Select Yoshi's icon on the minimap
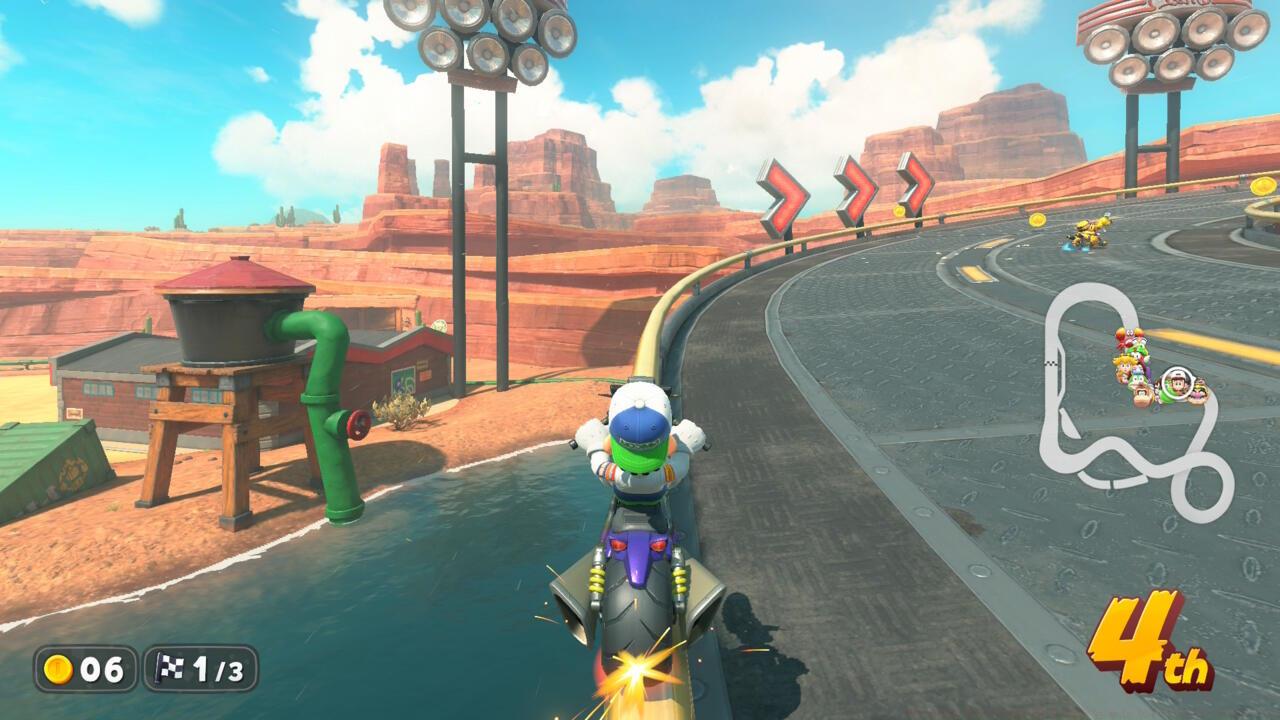This screenshot has height=720, width=1280. point(1140,347)
